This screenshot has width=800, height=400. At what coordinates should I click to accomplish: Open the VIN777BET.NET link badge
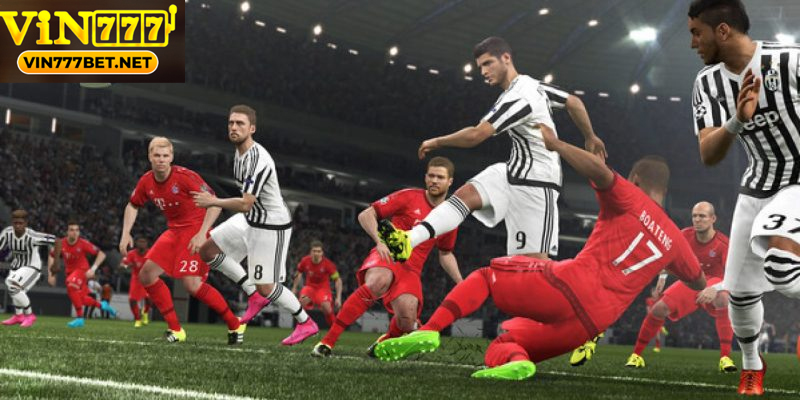click(88, 62)
